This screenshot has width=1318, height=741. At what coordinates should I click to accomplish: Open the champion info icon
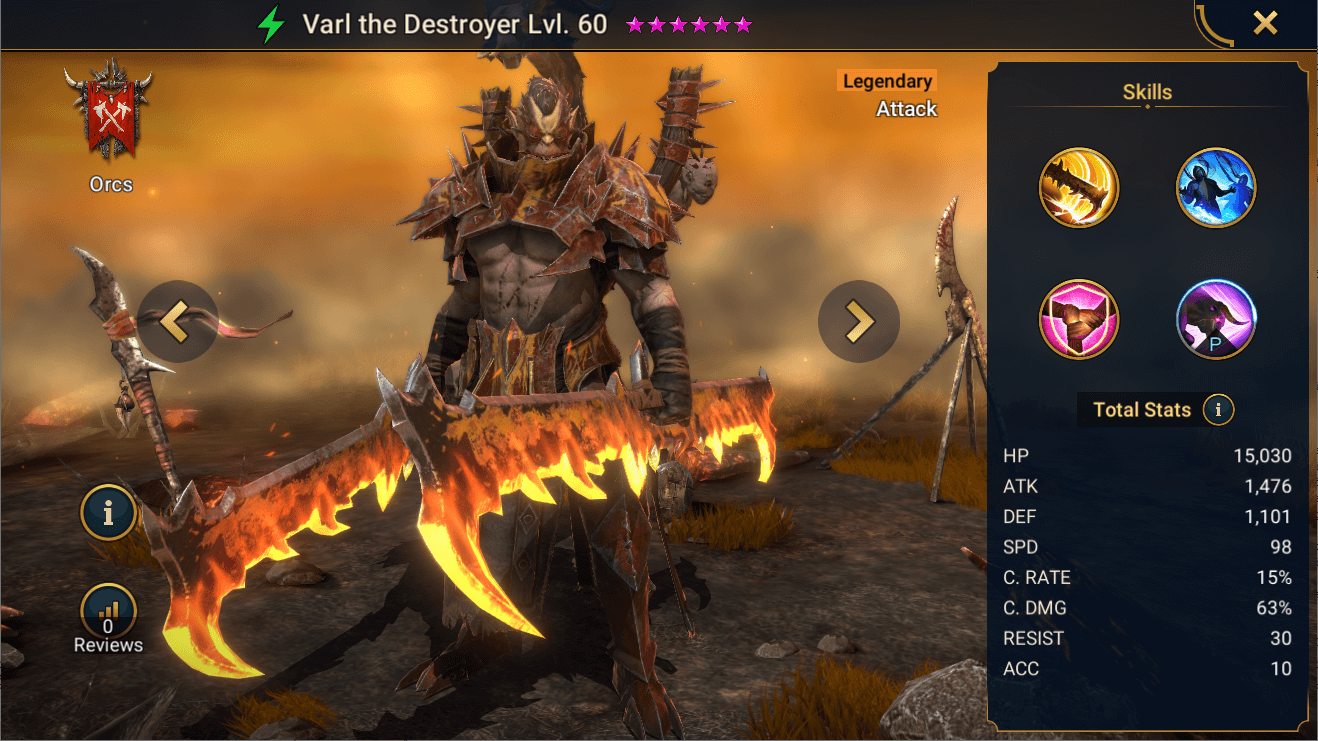(108, 512)
